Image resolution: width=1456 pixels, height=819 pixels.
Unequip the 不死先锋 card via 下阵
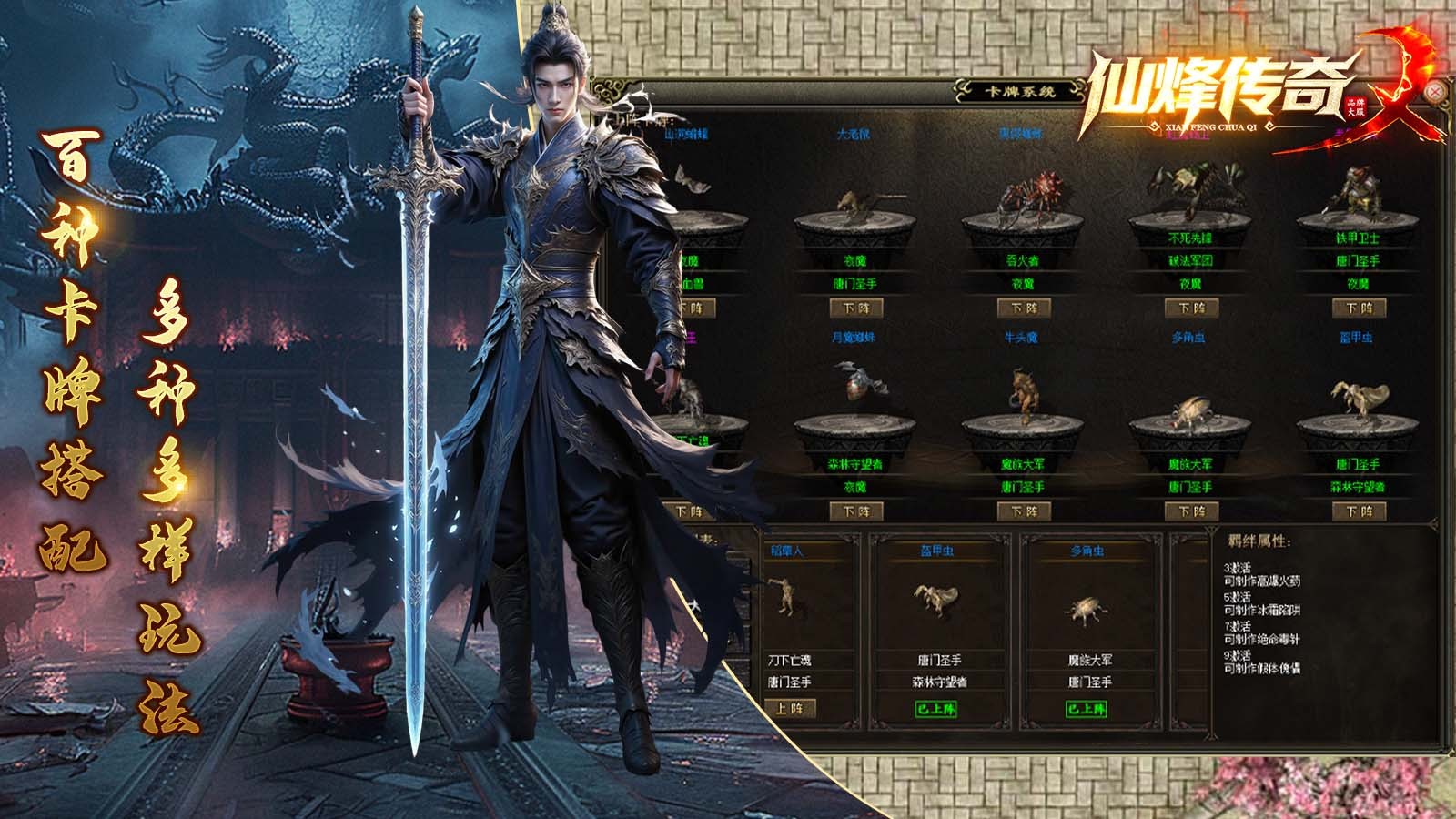point(1190,308)
